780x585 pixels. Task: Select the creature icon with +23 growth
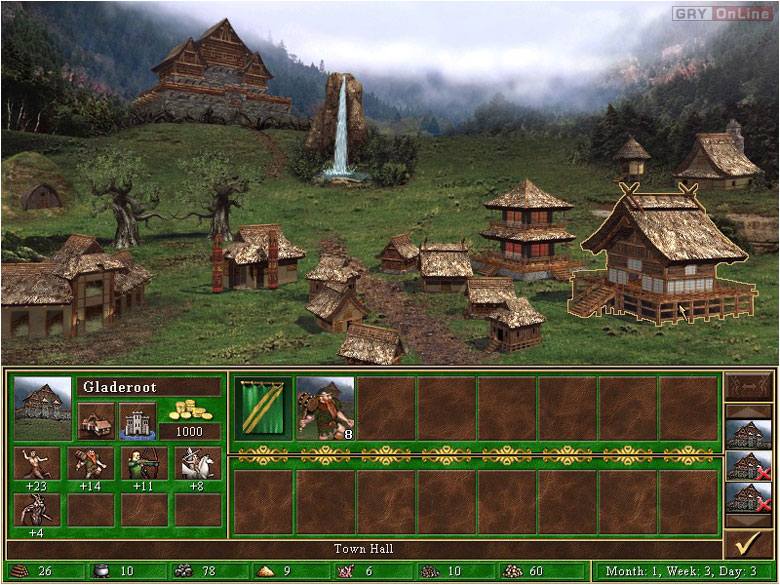36,463
